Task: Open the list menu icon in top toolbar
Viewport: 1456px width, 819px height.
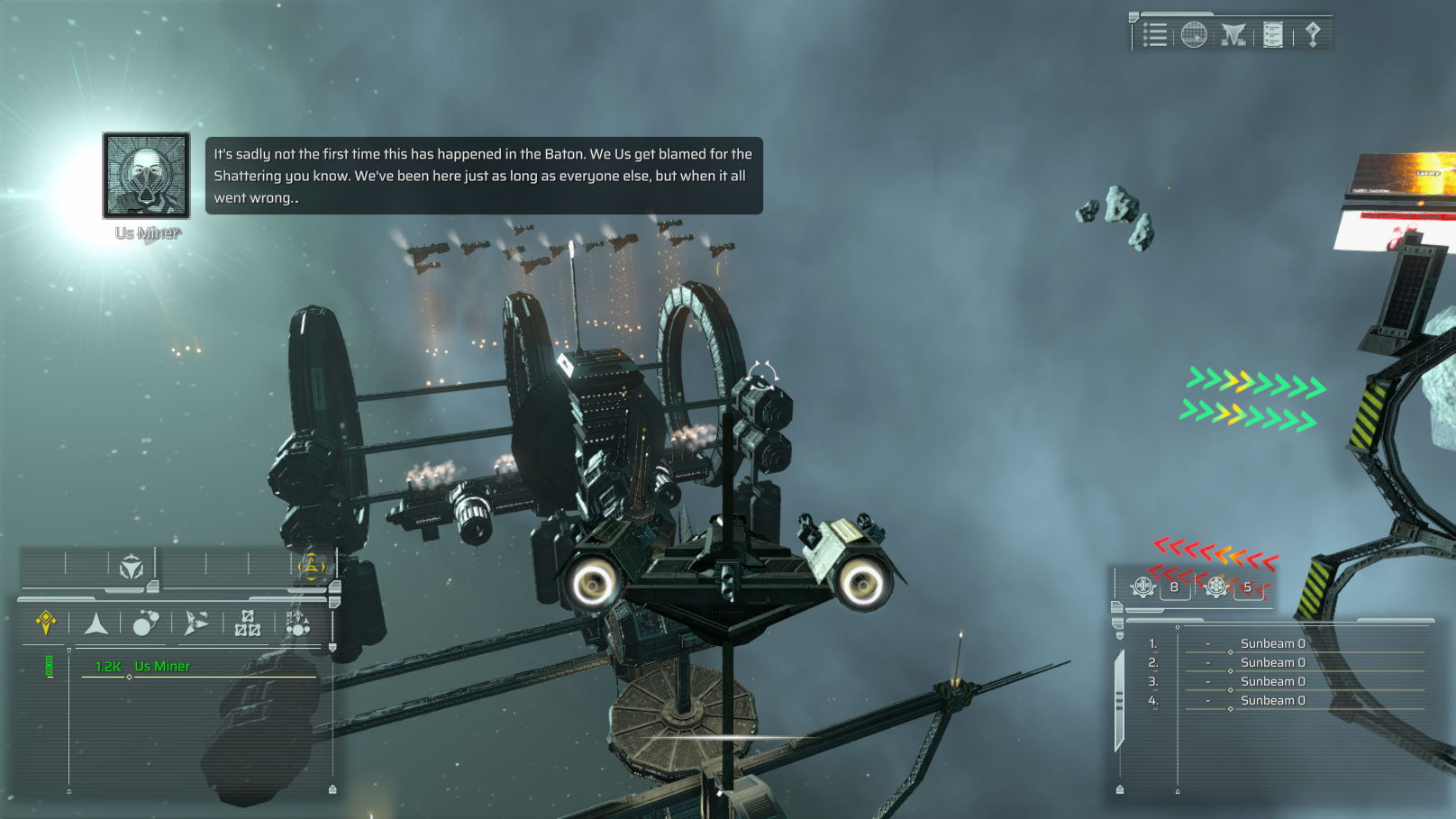Action: click(x=1155, y=35)
